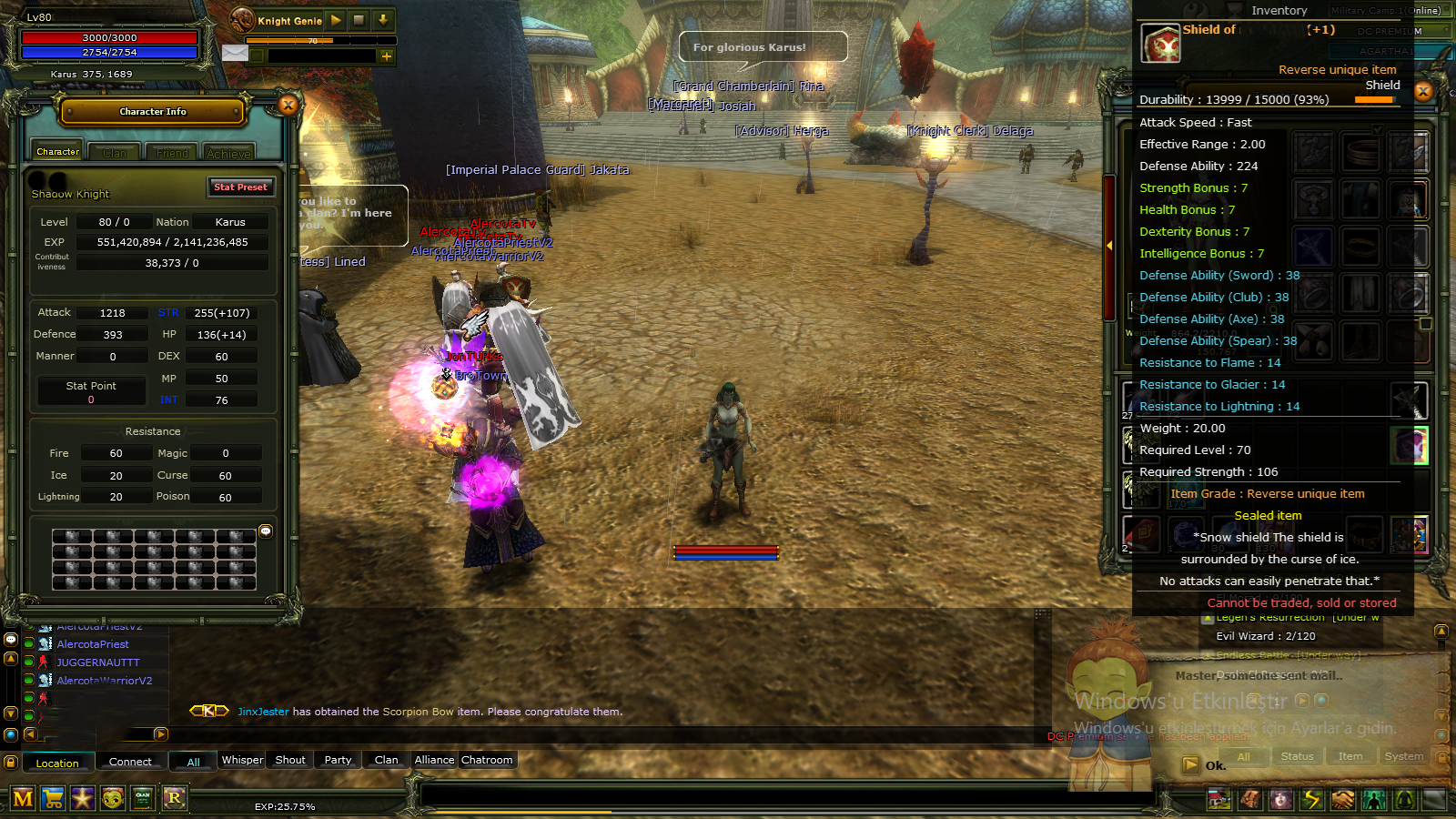Open the house town icon in bottom-right toolbar
This screenshot has width=1456, height=819.
click(x=1219, y=798)
